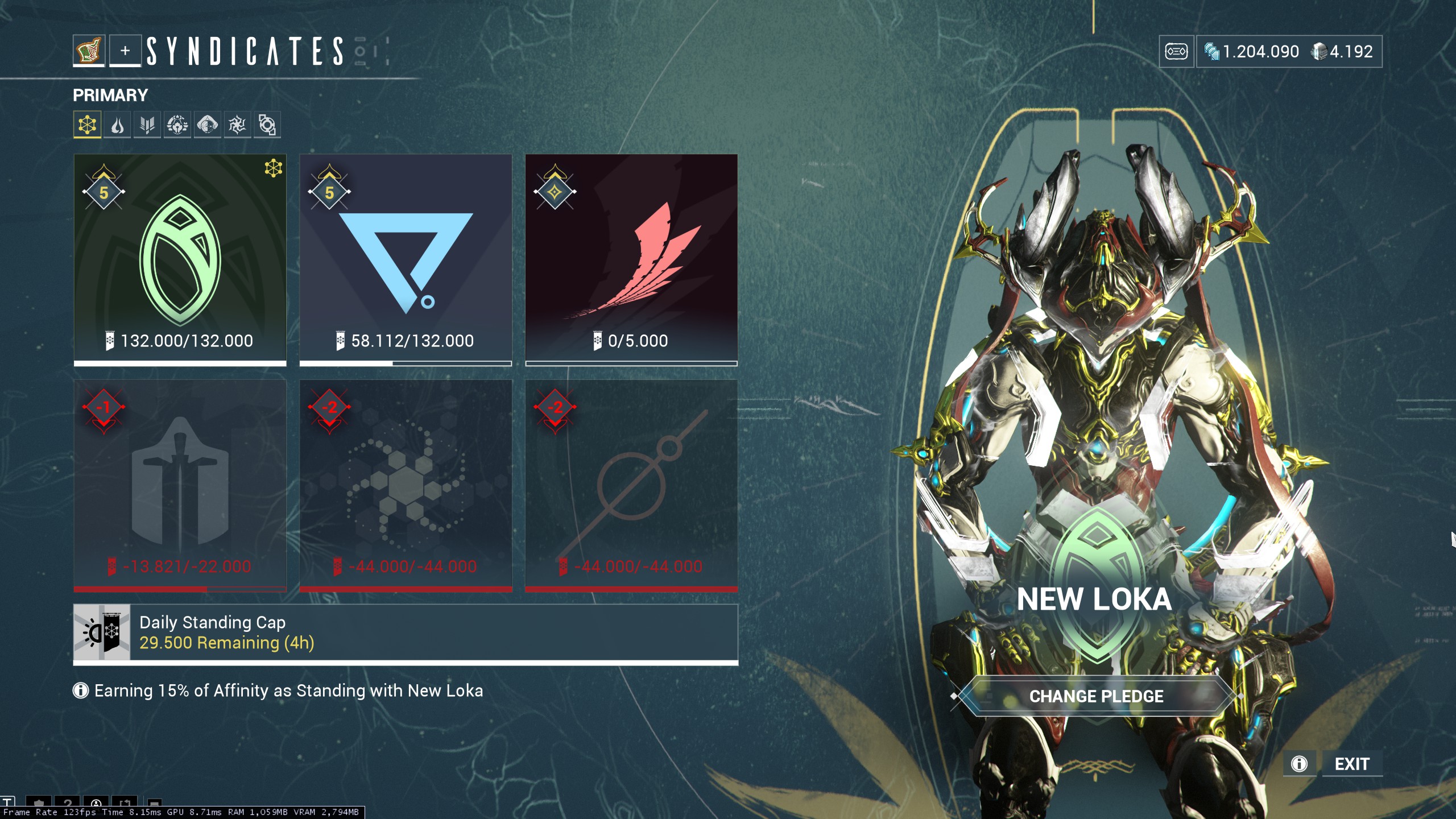Image resolution: width=1456 pixels, height=819 pixels.
Task: Open the winged emblem syndicate tab
Action: (147, 125)
